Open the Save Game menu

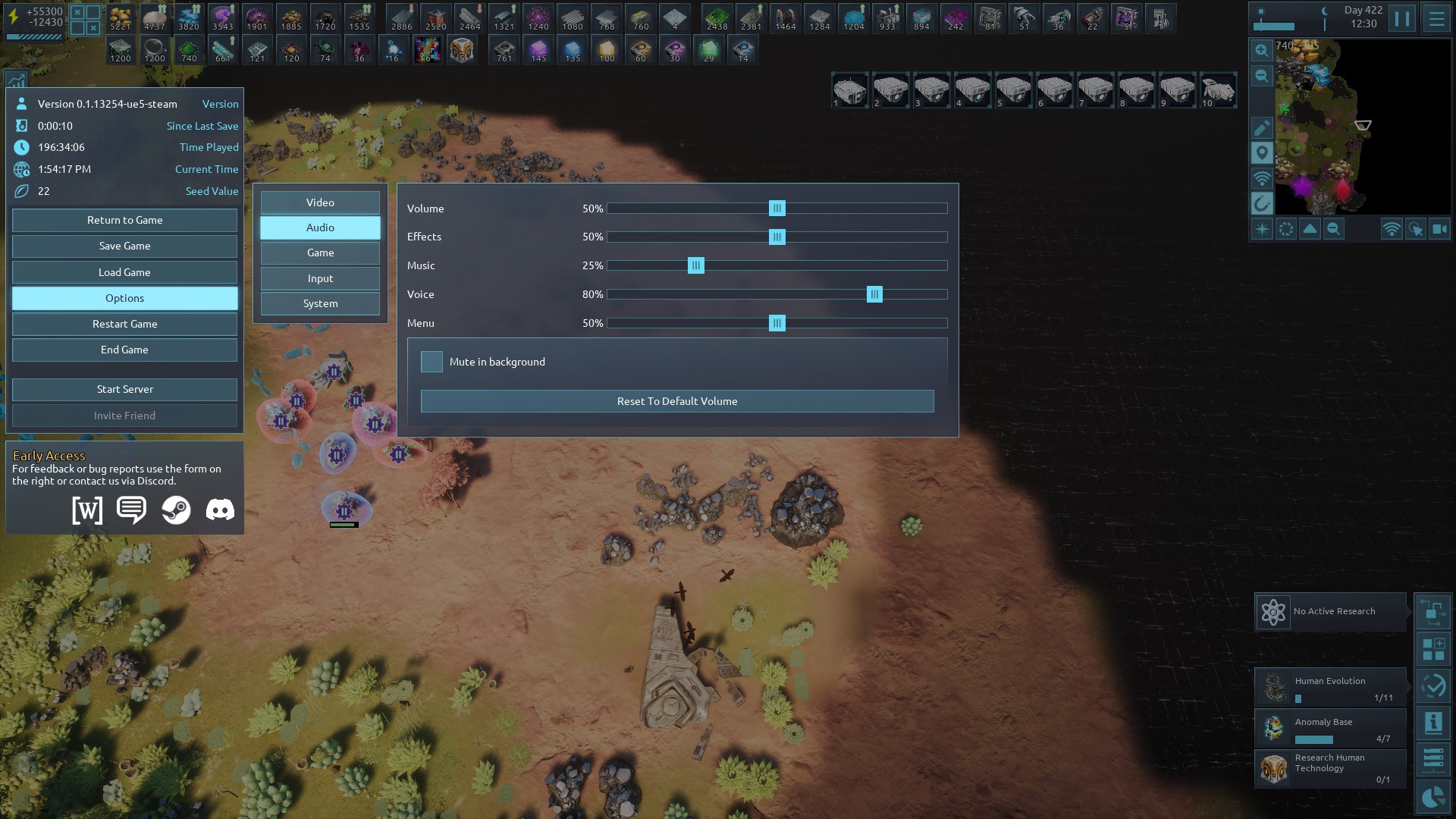coord(124,246)
